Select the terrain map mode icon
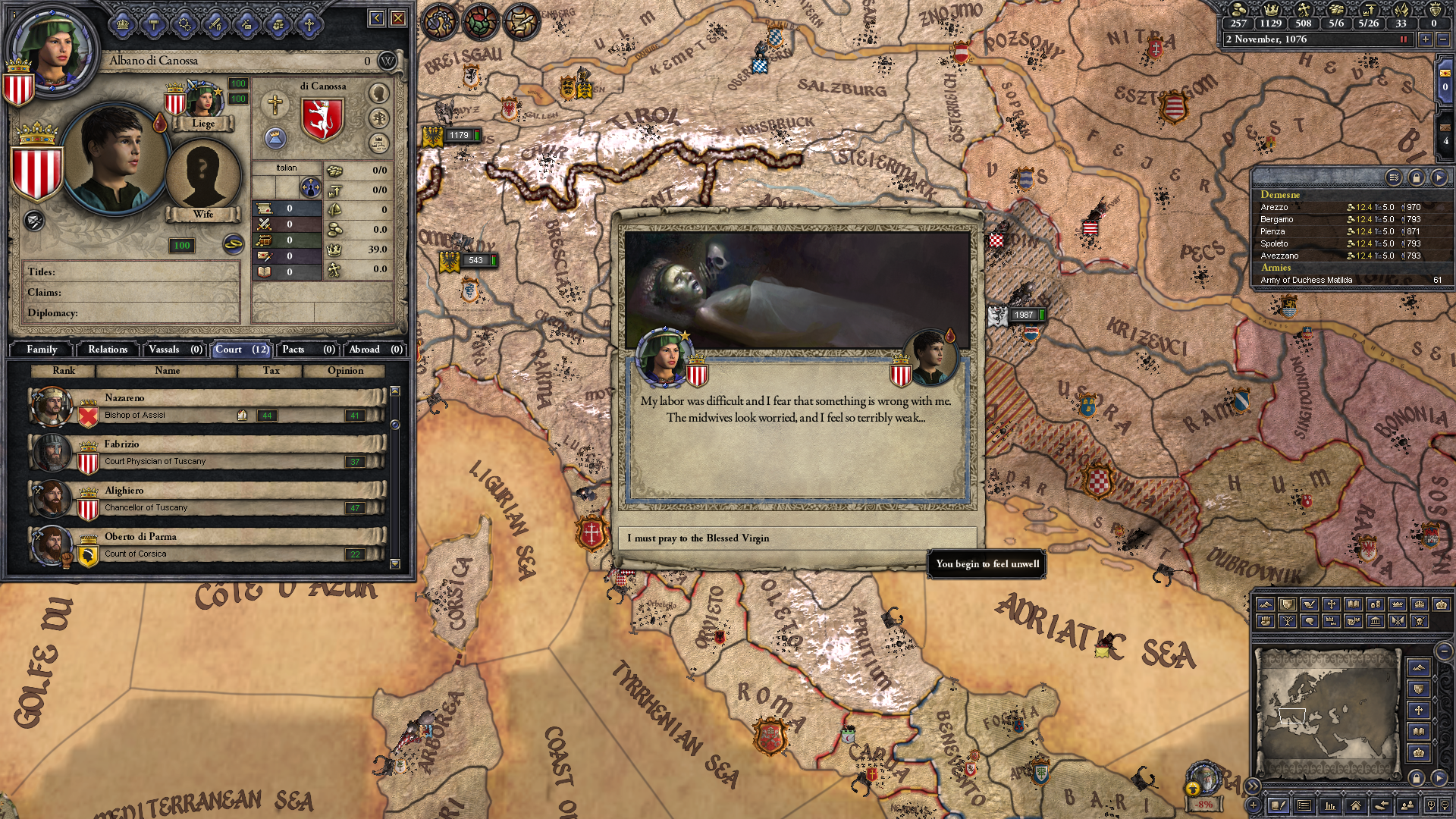The width and height of the screenshot is (1456, 819). coord(1266,605)
